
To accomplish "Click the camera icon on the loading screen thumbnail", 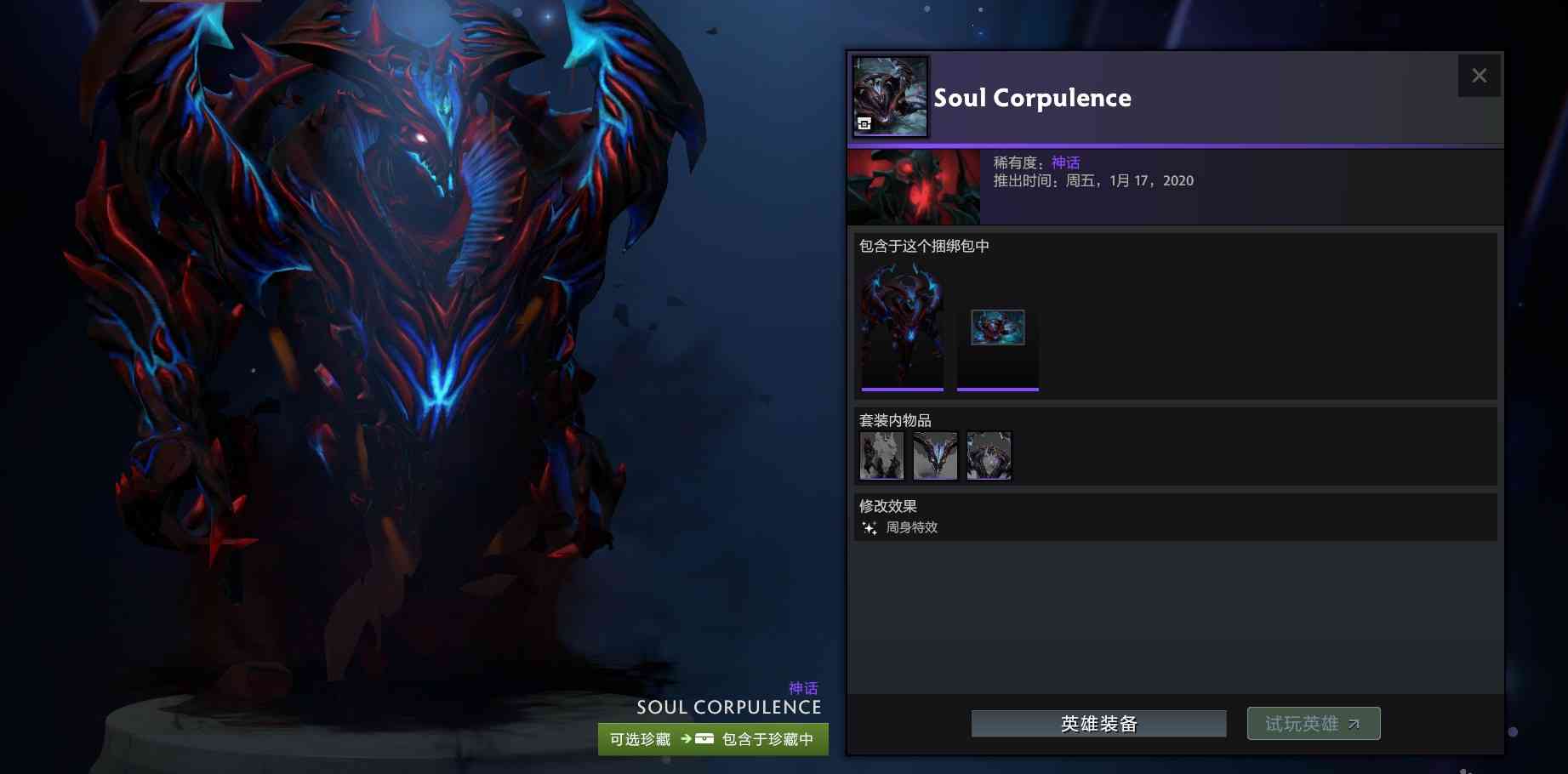I will (981, 343).
